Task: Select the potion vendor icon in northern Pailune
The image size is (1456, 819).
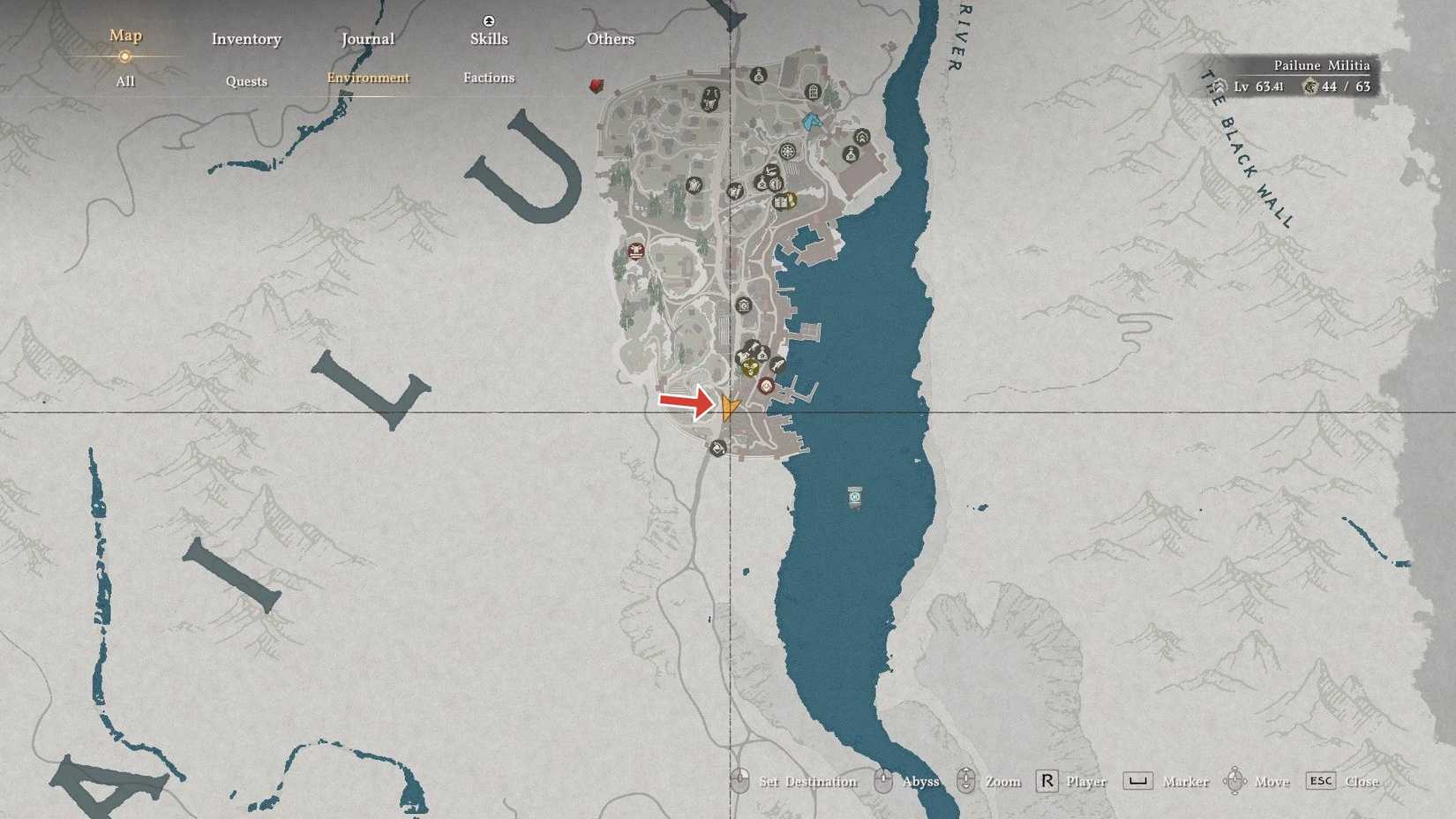Action: click(x=758, y=75)
